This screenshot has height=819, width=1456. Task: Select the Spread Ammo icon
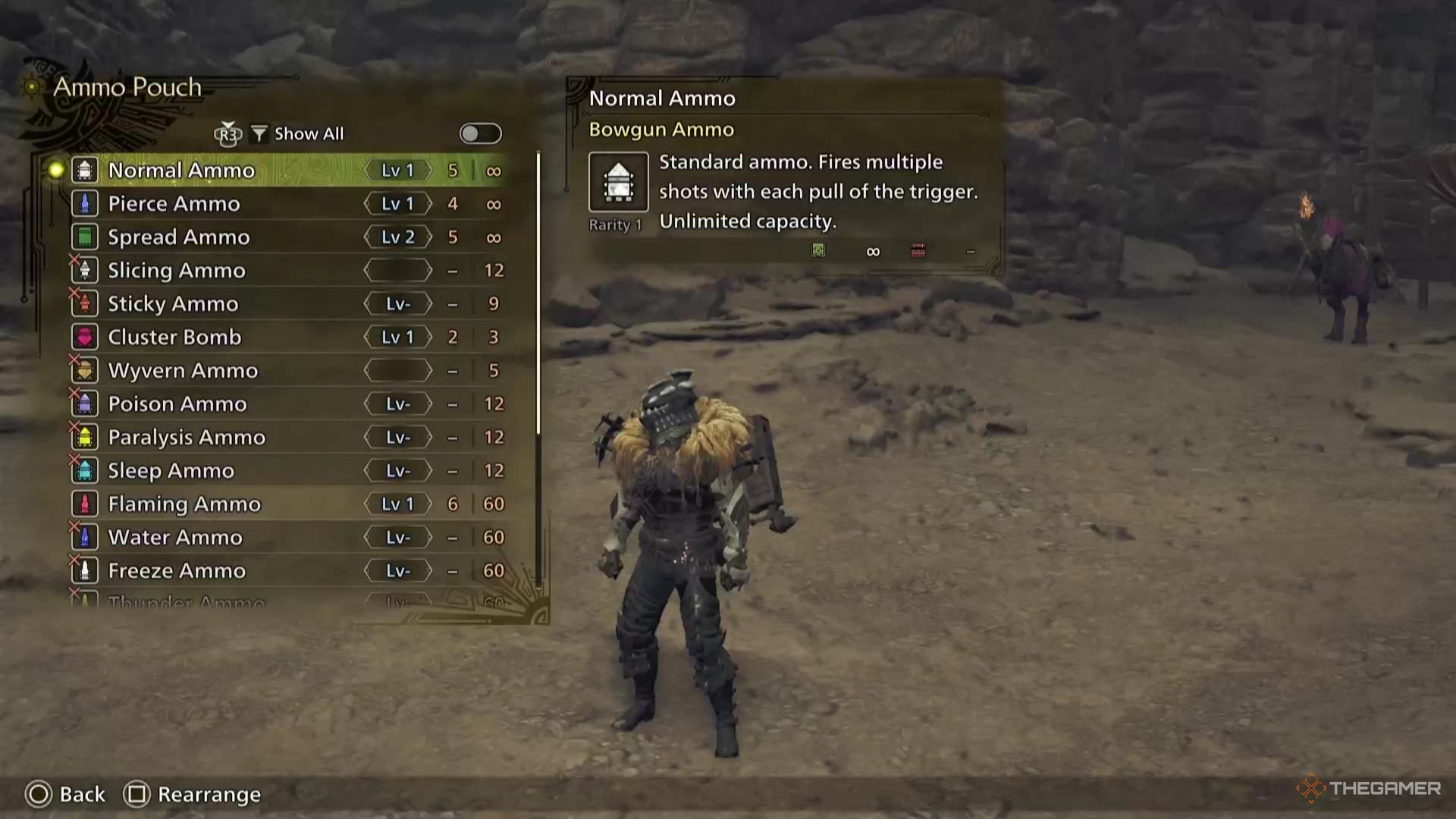[83, 237]
